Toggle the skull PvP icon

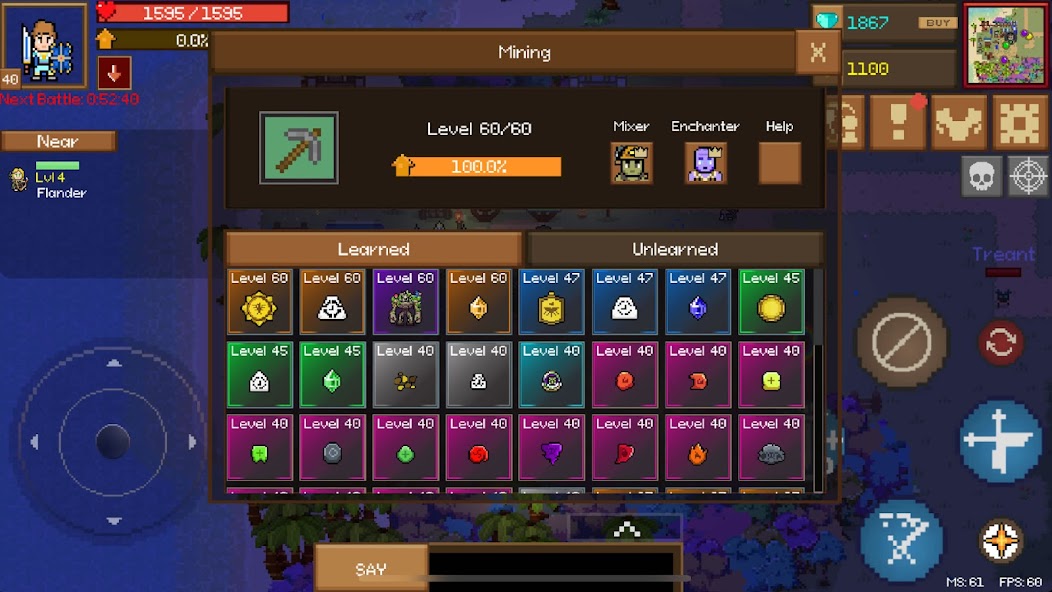tap(981, 176)
